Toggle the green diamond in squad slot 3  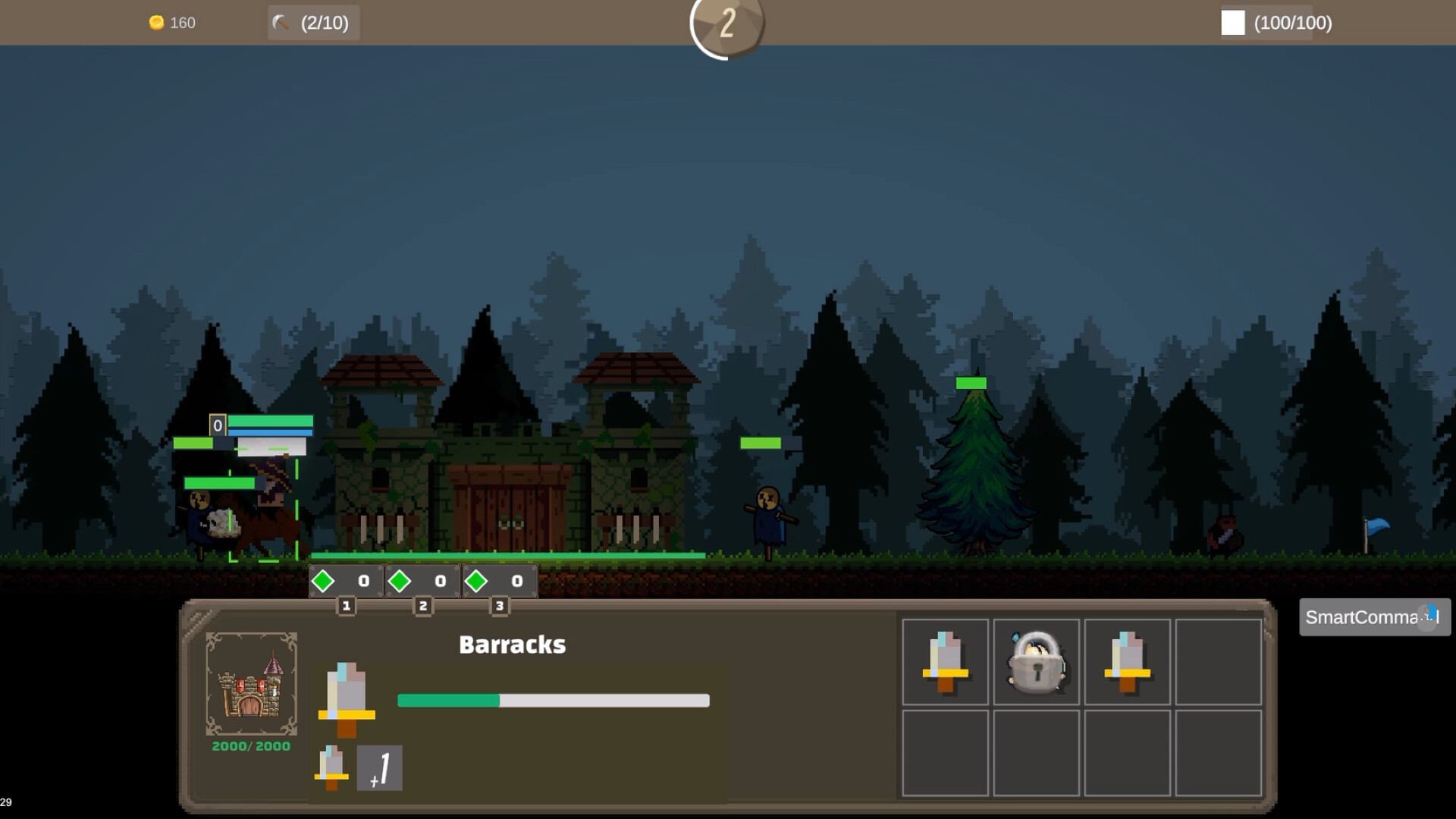tap(477, 581)
